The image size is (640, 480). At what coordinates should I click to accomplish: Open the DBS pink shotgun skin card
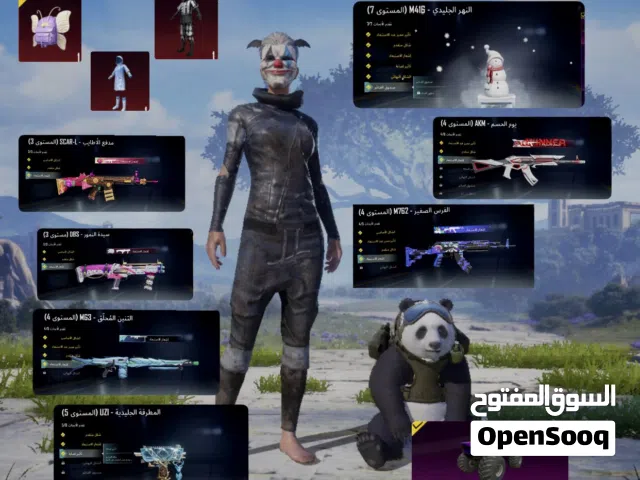114,263
